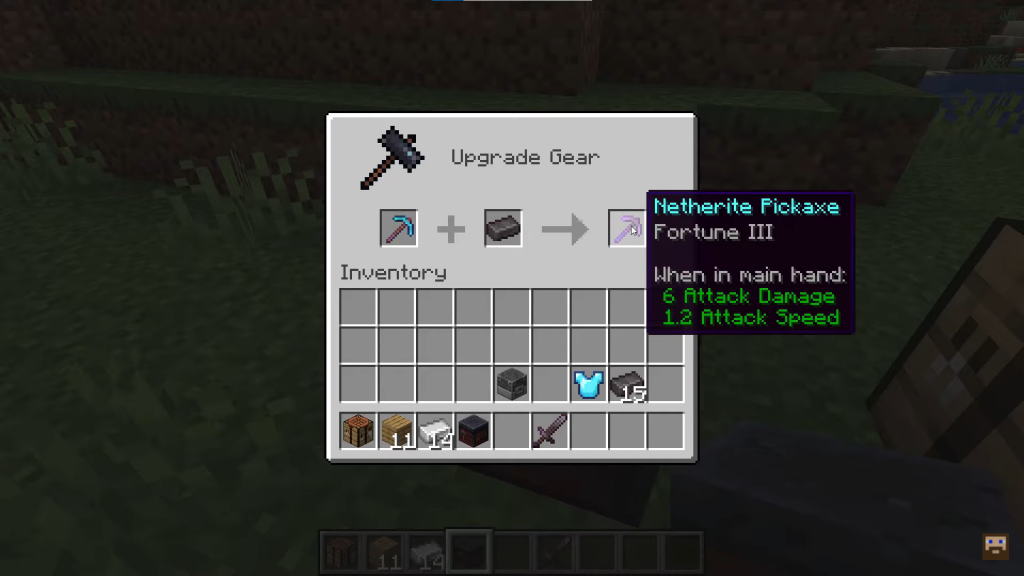This screenshot has width=1024, height=576.
Task: Take the upgraded Netherite Pickaxe from the output slot
Action: coord(627,229)
